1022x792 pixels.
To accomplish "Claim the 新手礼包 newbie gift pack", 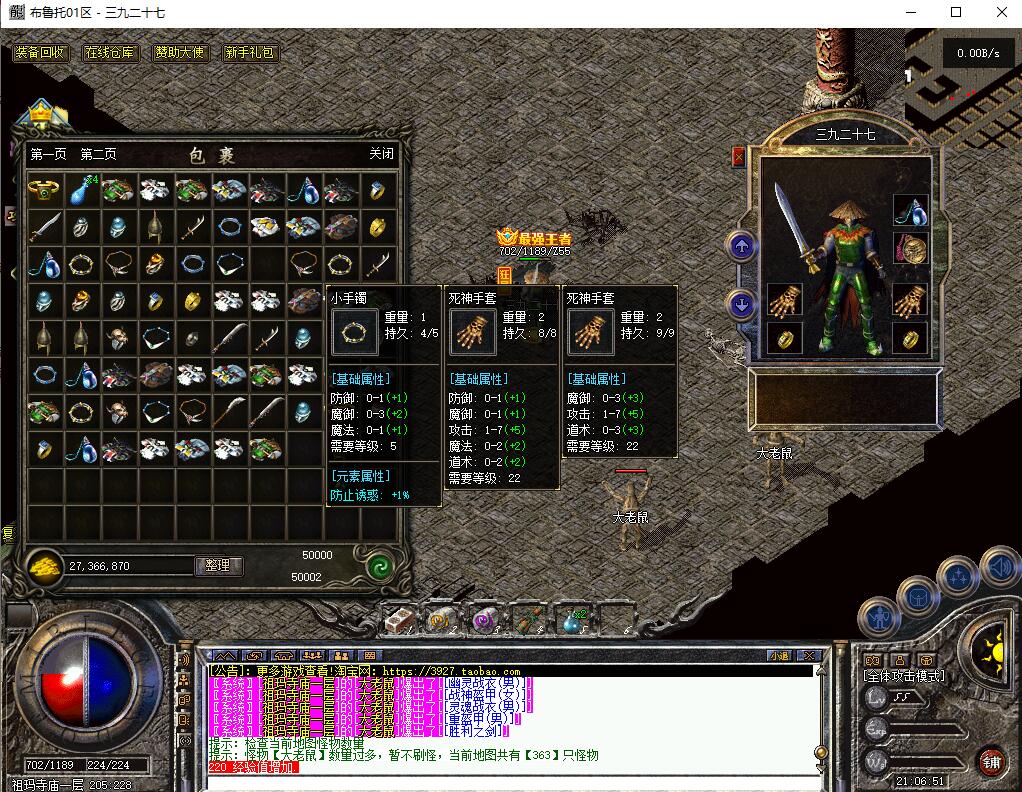I will click(x=250, y=52).
